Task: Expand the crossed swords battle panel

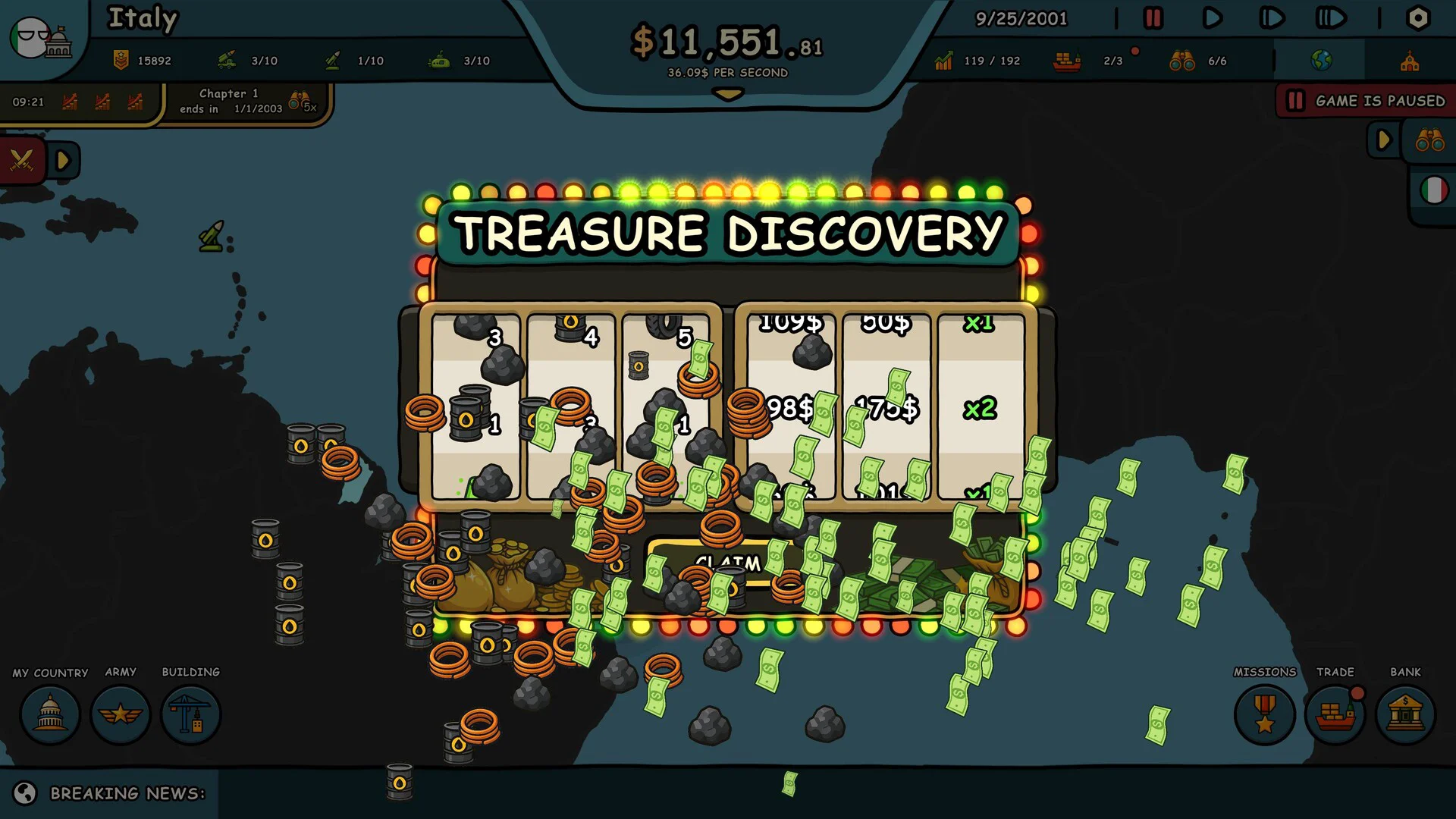Action: pyautogui.click(x=63, y=160)
